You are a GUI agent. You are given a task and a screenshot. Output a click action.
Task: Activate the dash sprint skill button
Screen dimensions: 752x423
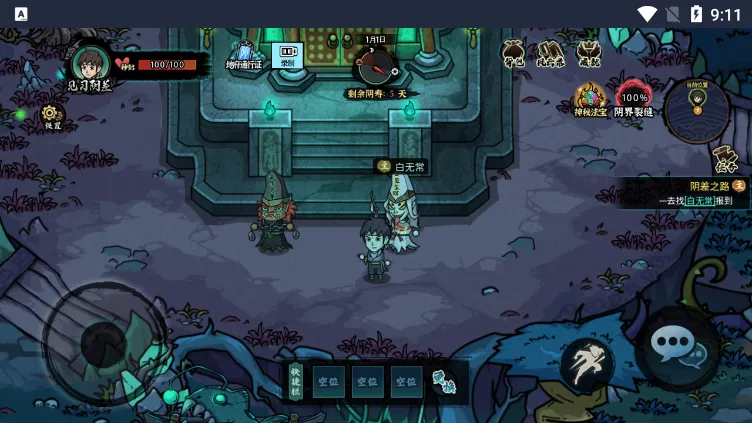coord(587,363)
